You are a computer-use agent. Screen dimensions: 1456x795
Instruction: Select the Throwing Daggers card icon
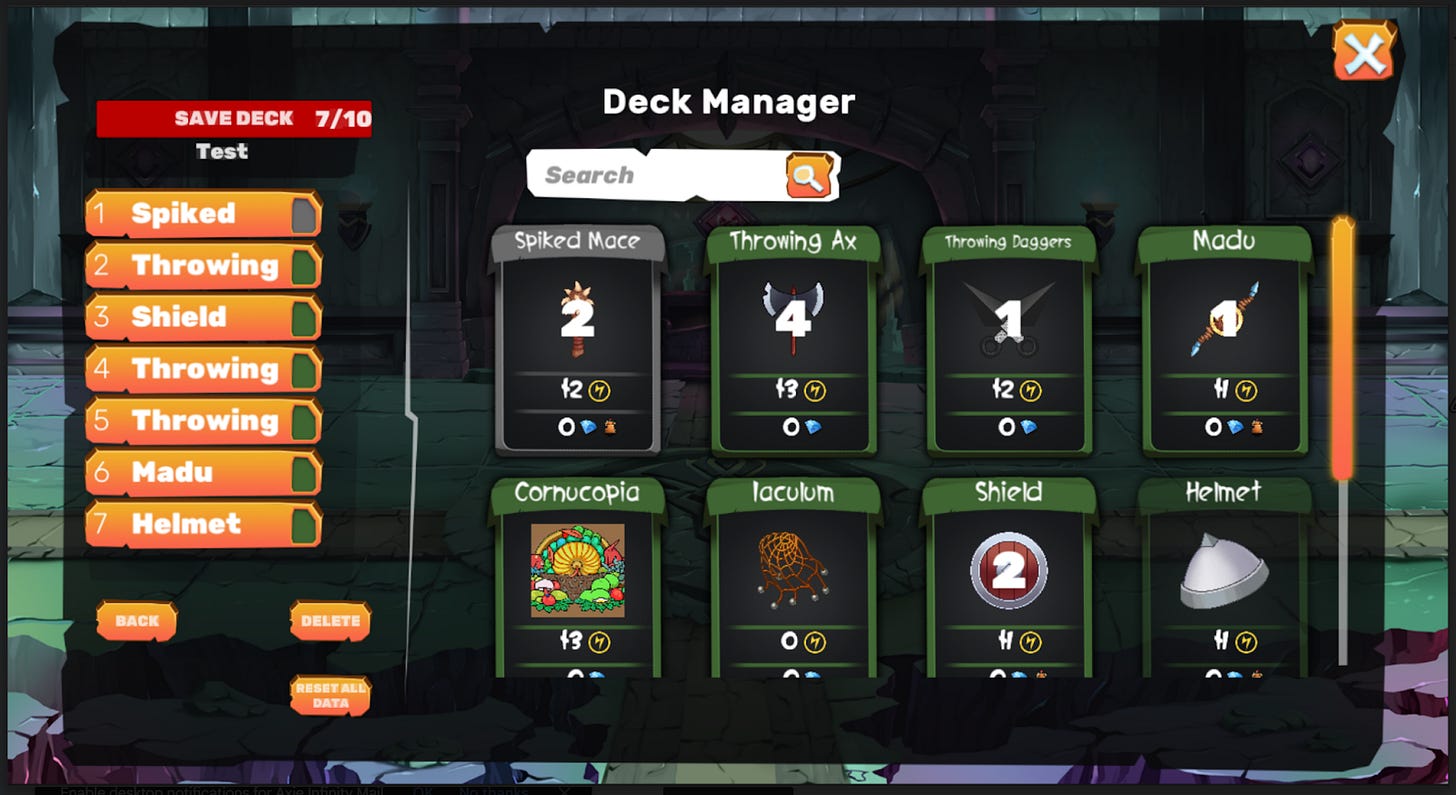[x=1008, y=315]
